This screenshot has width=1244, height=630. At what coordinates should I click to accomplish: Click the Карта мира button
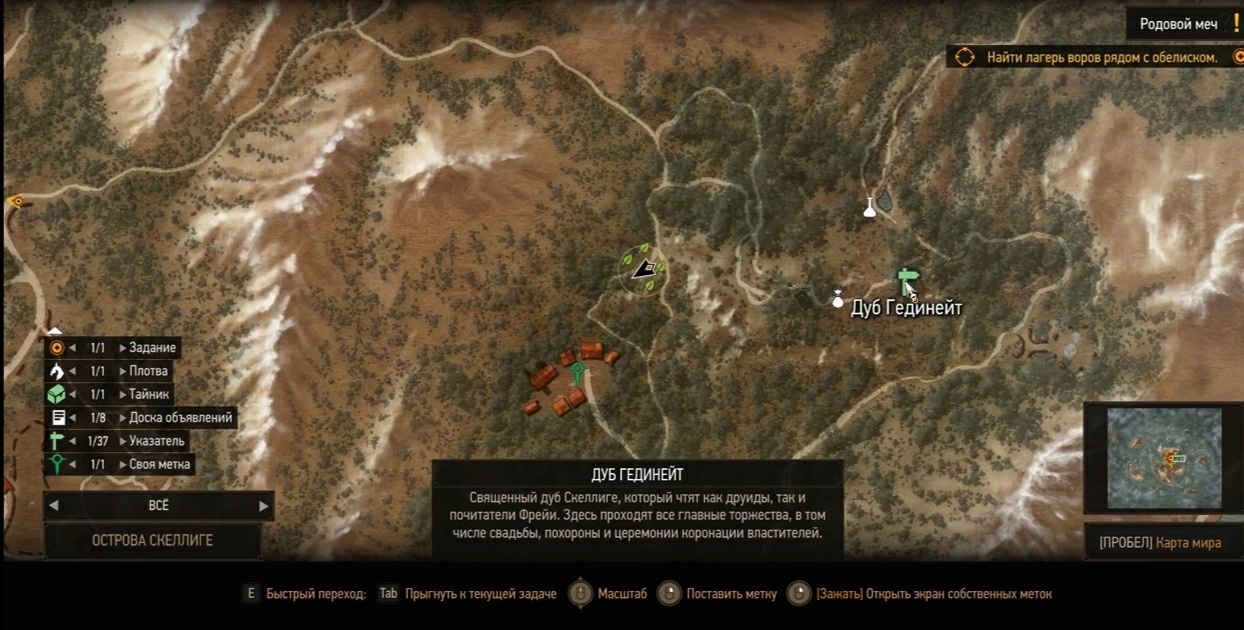click(1160, 543)
